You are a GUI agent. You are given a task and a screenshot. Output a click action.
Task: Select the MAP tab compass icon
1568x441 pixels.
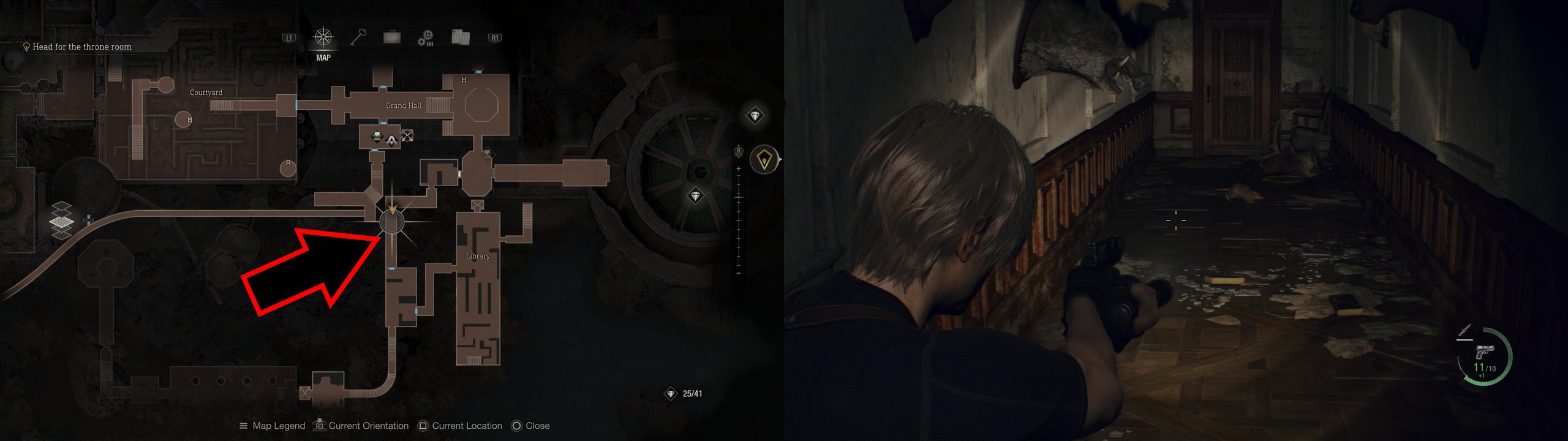pyautogui.click(x=323, y=37)
